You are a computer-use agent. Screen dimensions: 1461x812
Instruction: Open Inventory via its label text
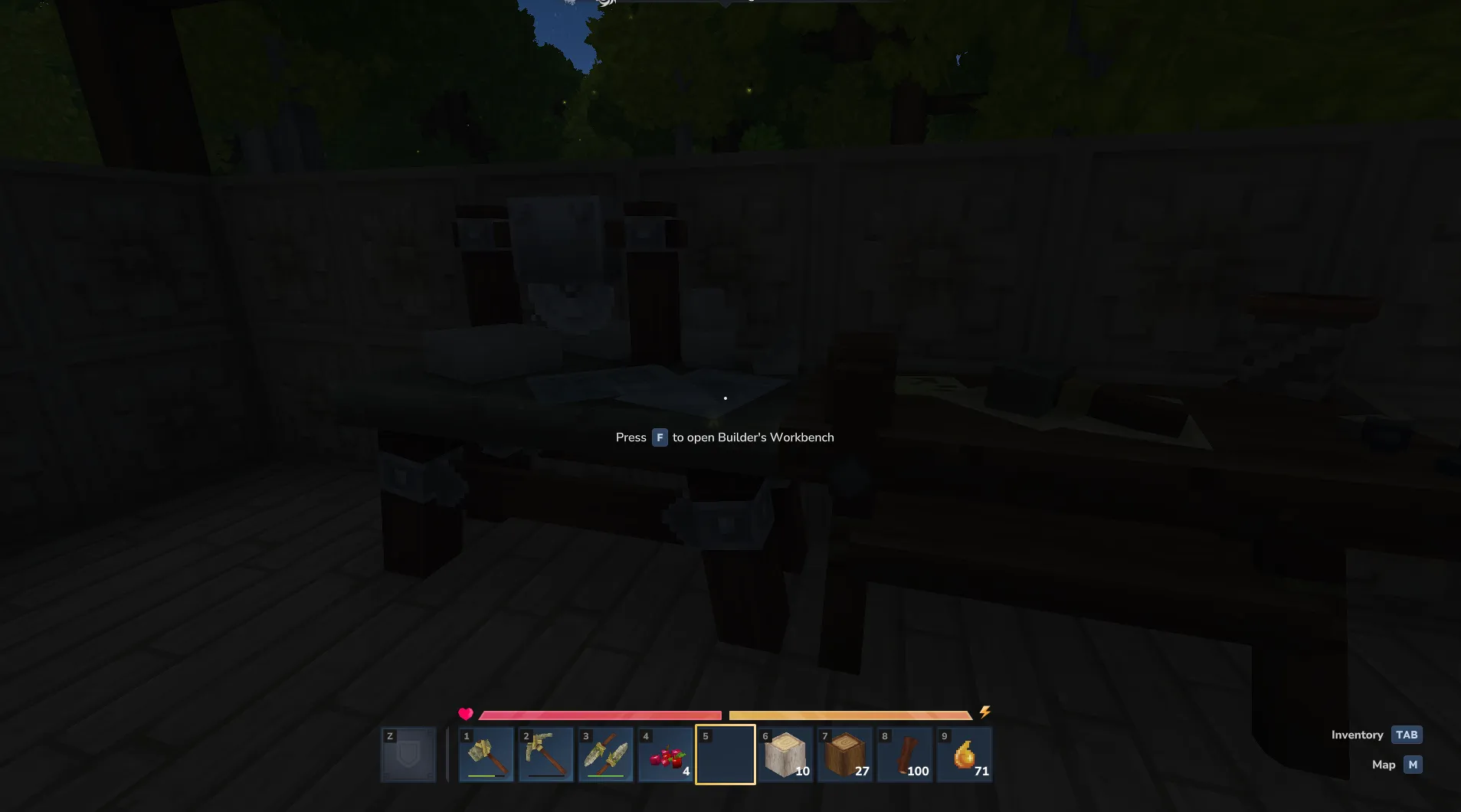(x=1356, y=734)
